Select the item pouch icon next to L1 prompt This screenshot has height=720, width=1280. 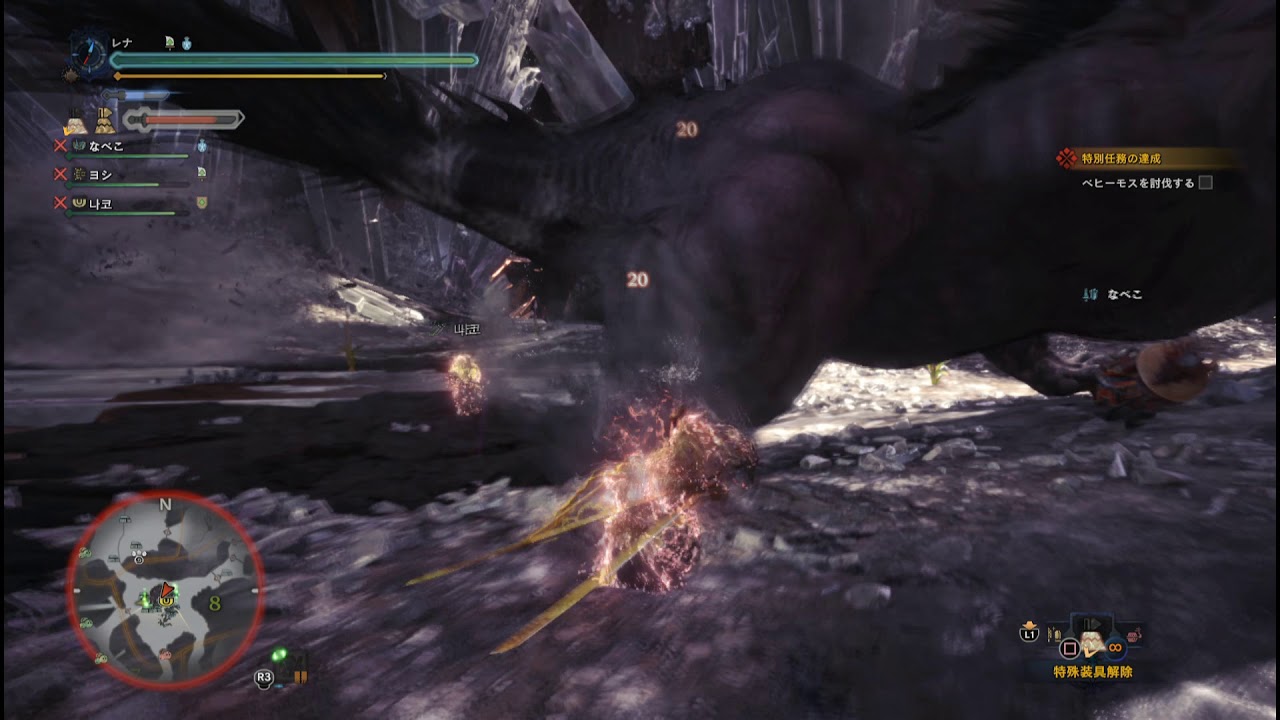tap(1054, 633)
